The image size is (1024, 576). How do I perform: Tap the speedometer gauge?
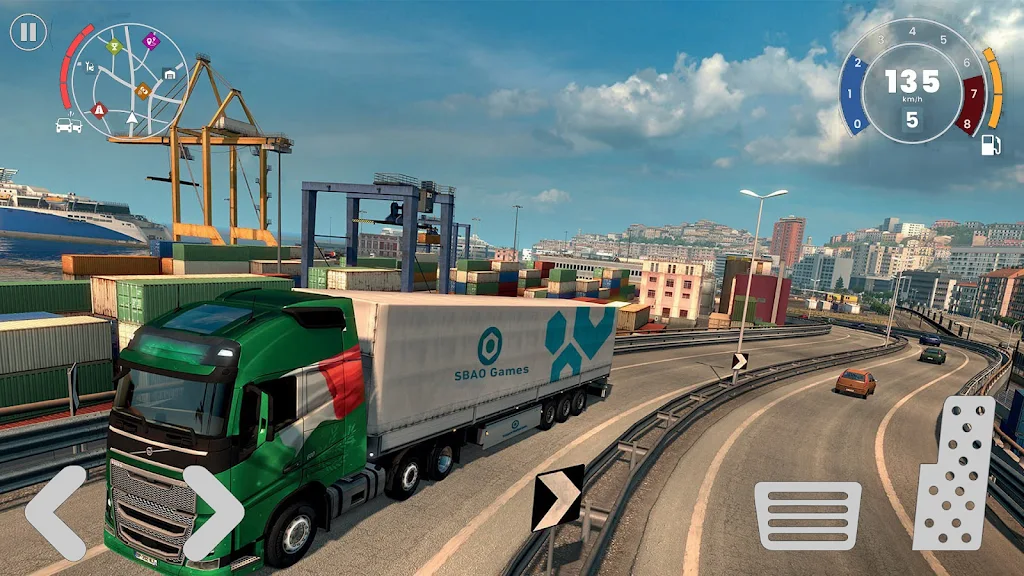pos(911,82)
